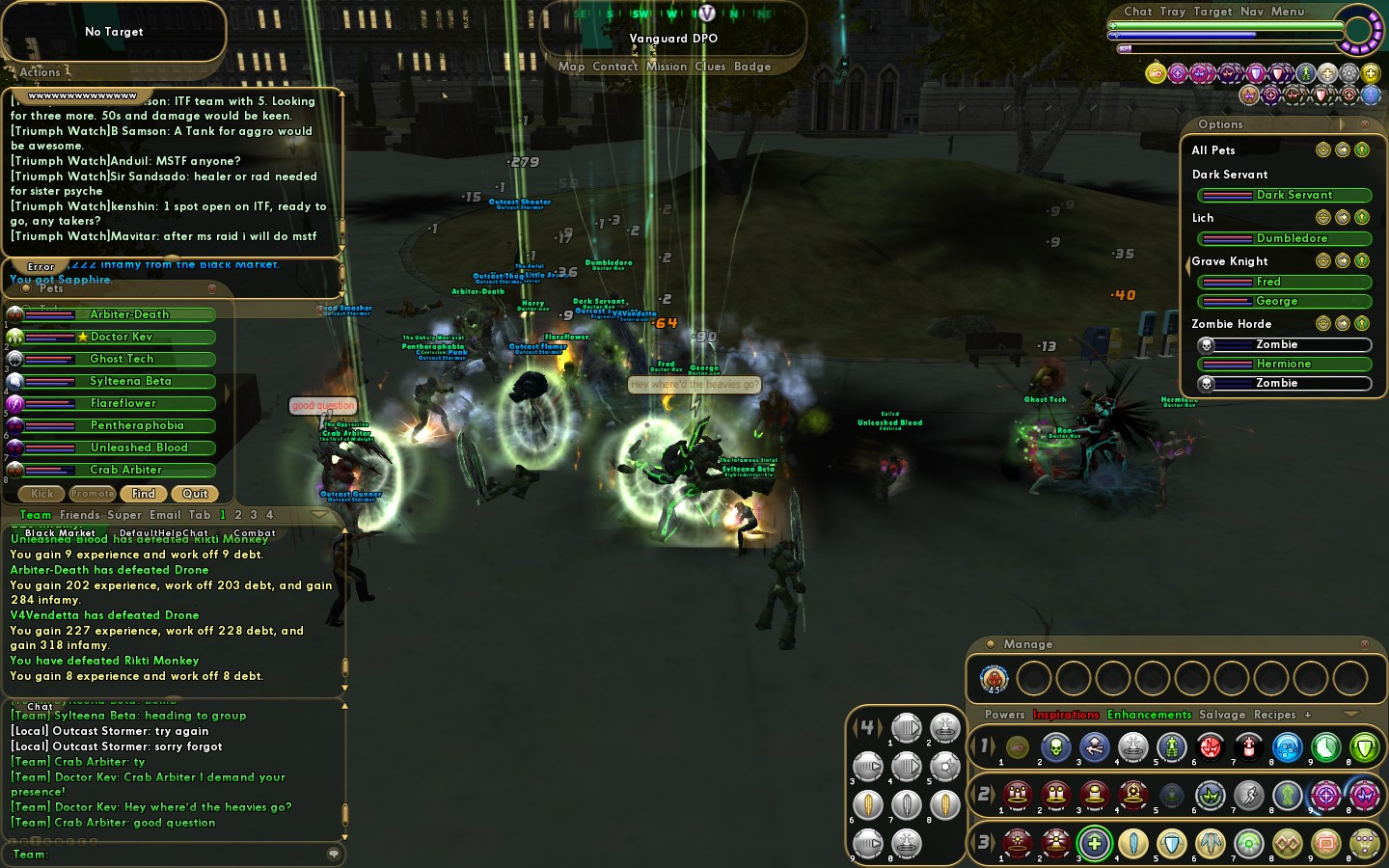Open the Map window
The width and height of the screenshot is (1389, 868).
(x=571, y=67)
